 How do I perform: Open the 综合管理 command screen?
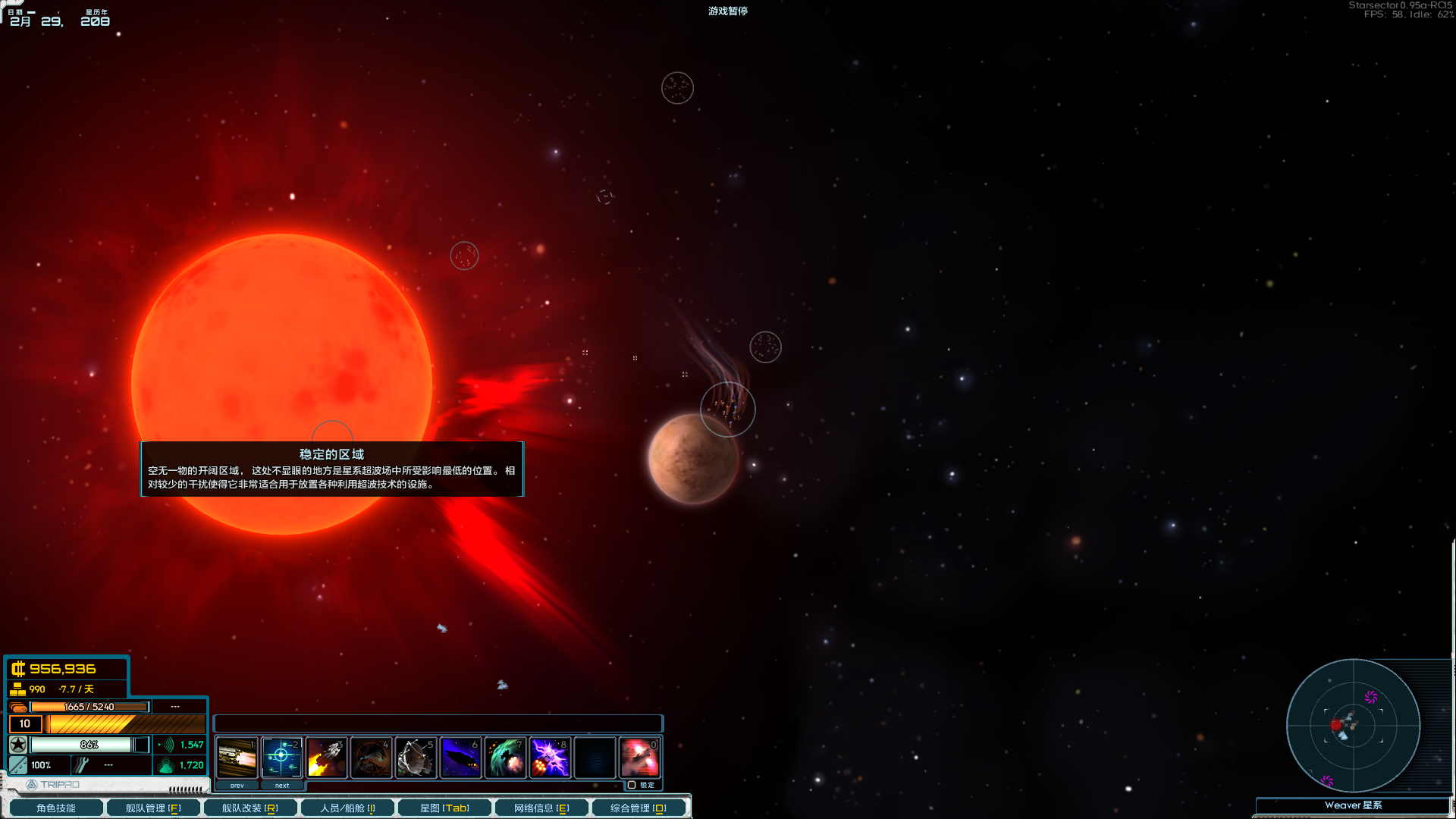tap(639, 808)
